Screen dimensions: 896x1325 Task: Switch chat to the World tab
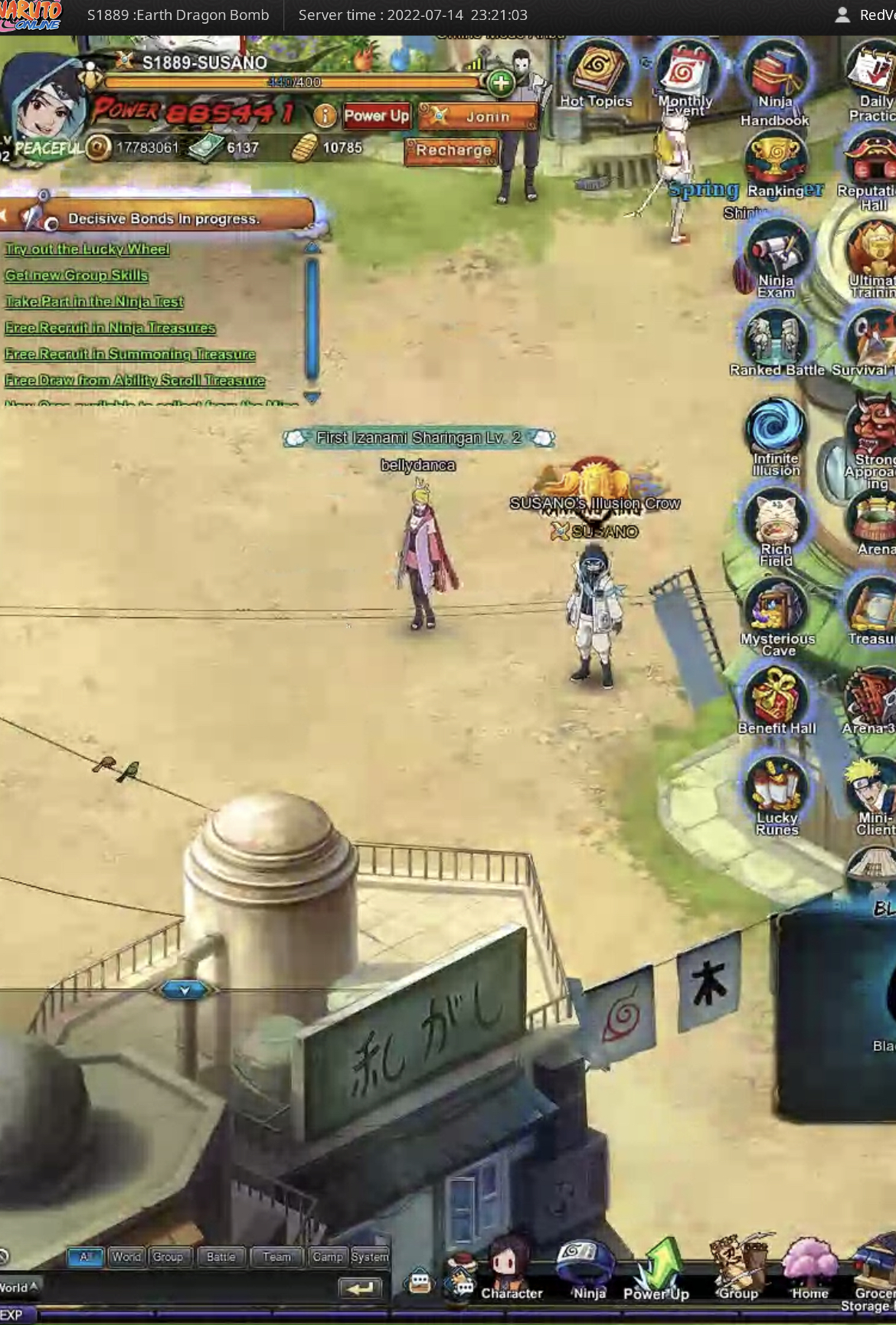click(126, 1257)
